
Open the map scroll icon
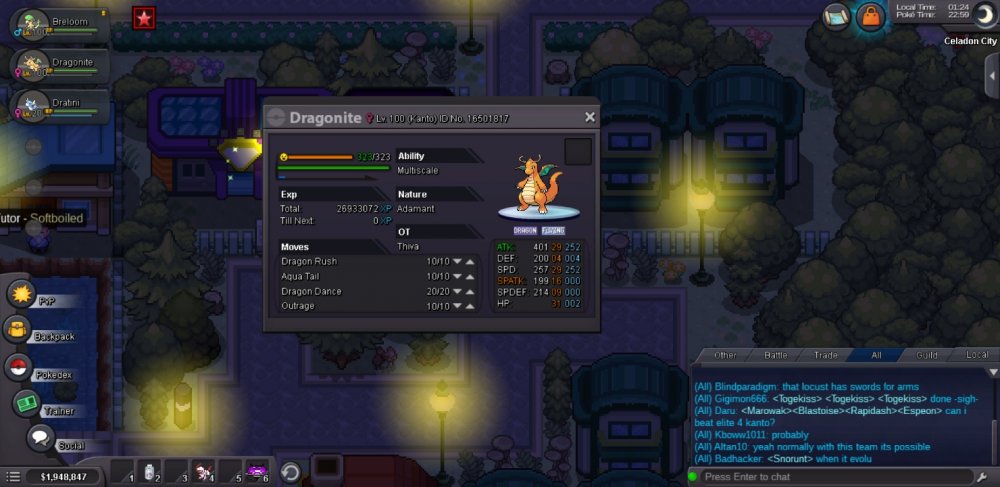point(836,15)
